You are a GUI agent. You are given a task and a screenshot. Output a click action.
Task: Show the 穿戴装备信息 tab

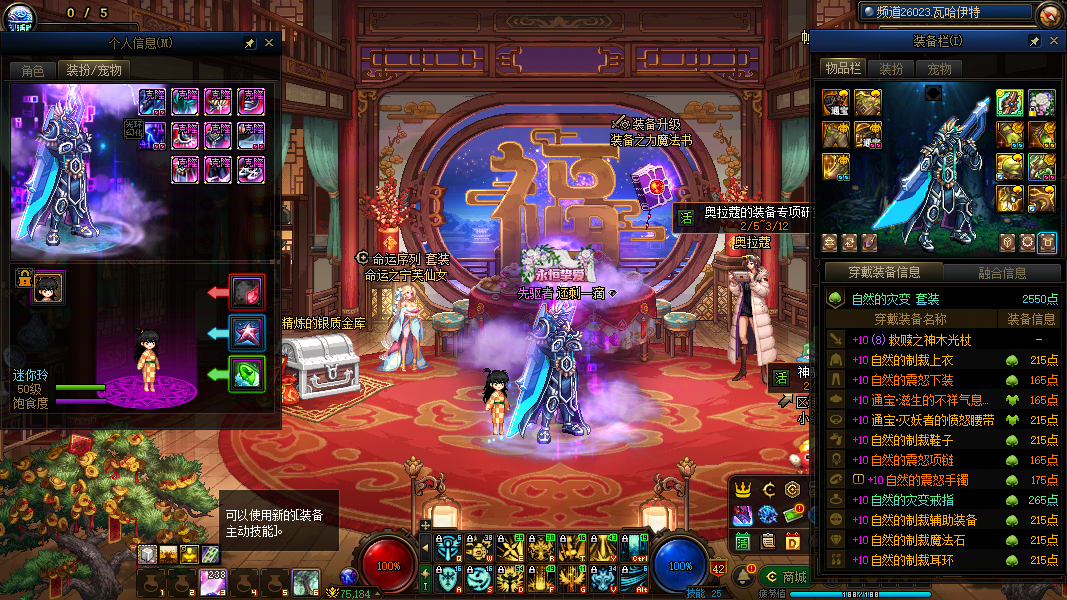tap(884, 272)
